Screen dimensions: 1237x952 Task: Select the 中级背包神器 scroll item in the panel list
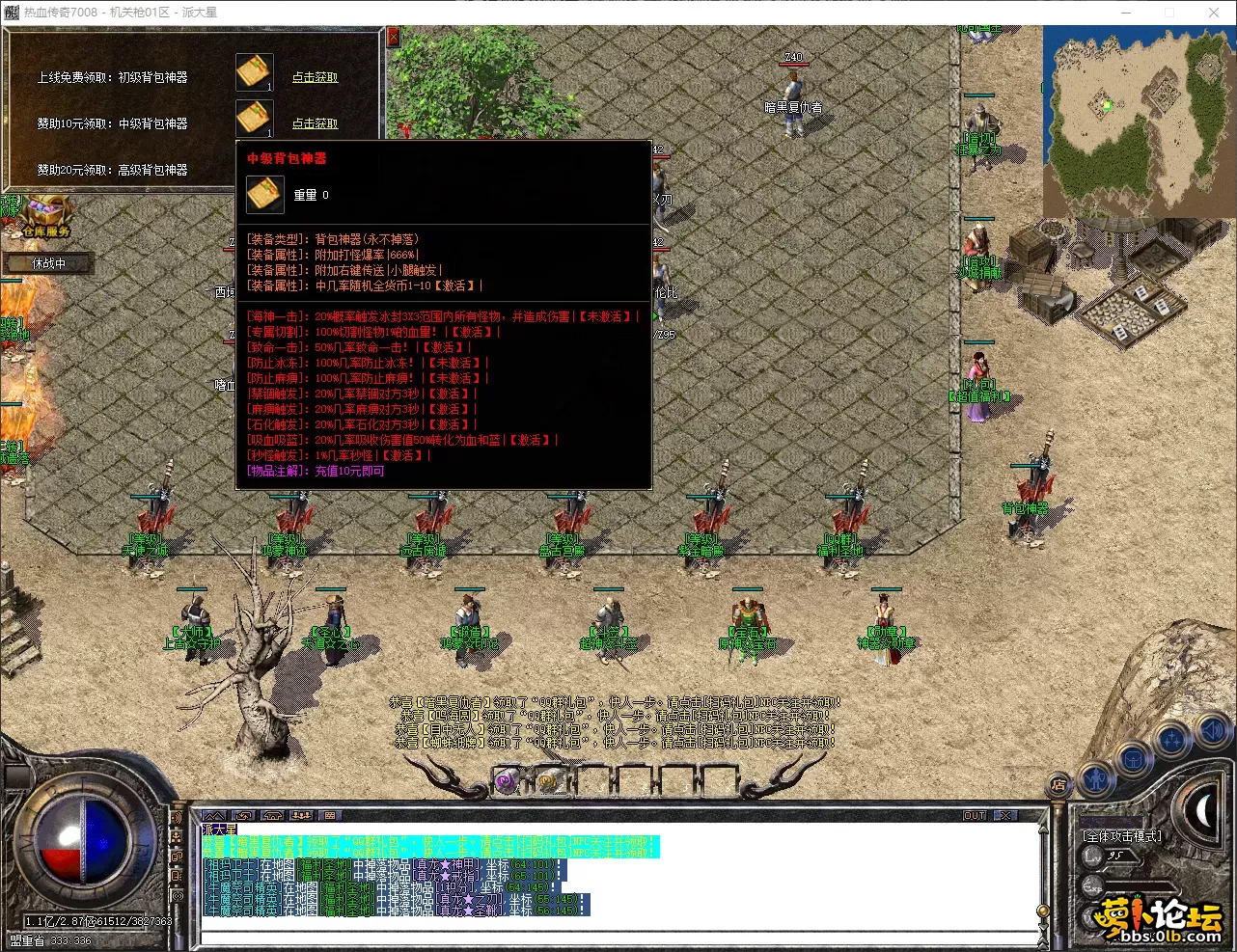click(255, 119)
